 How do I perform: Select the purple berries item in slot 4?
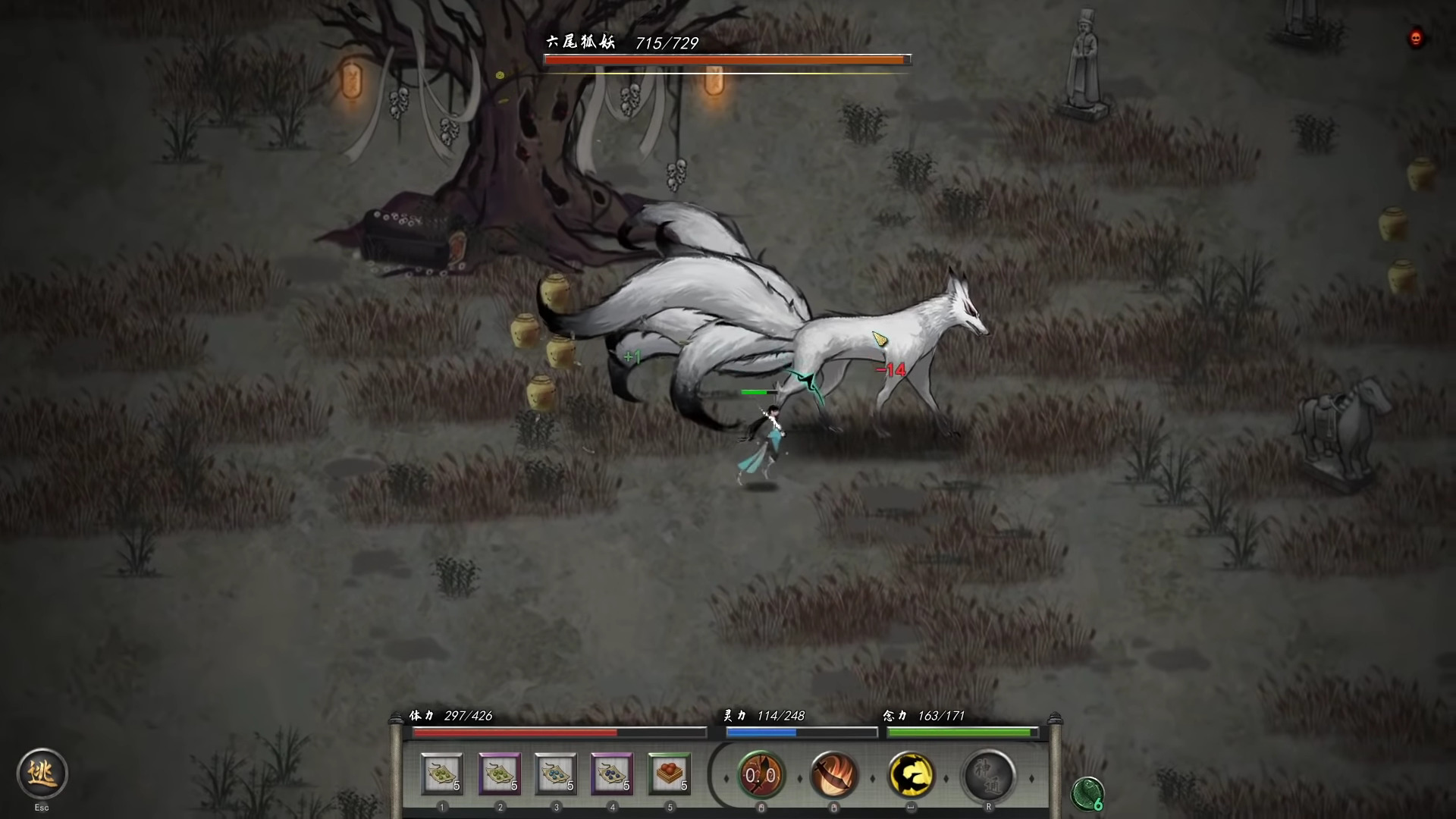tap(613, 775)
